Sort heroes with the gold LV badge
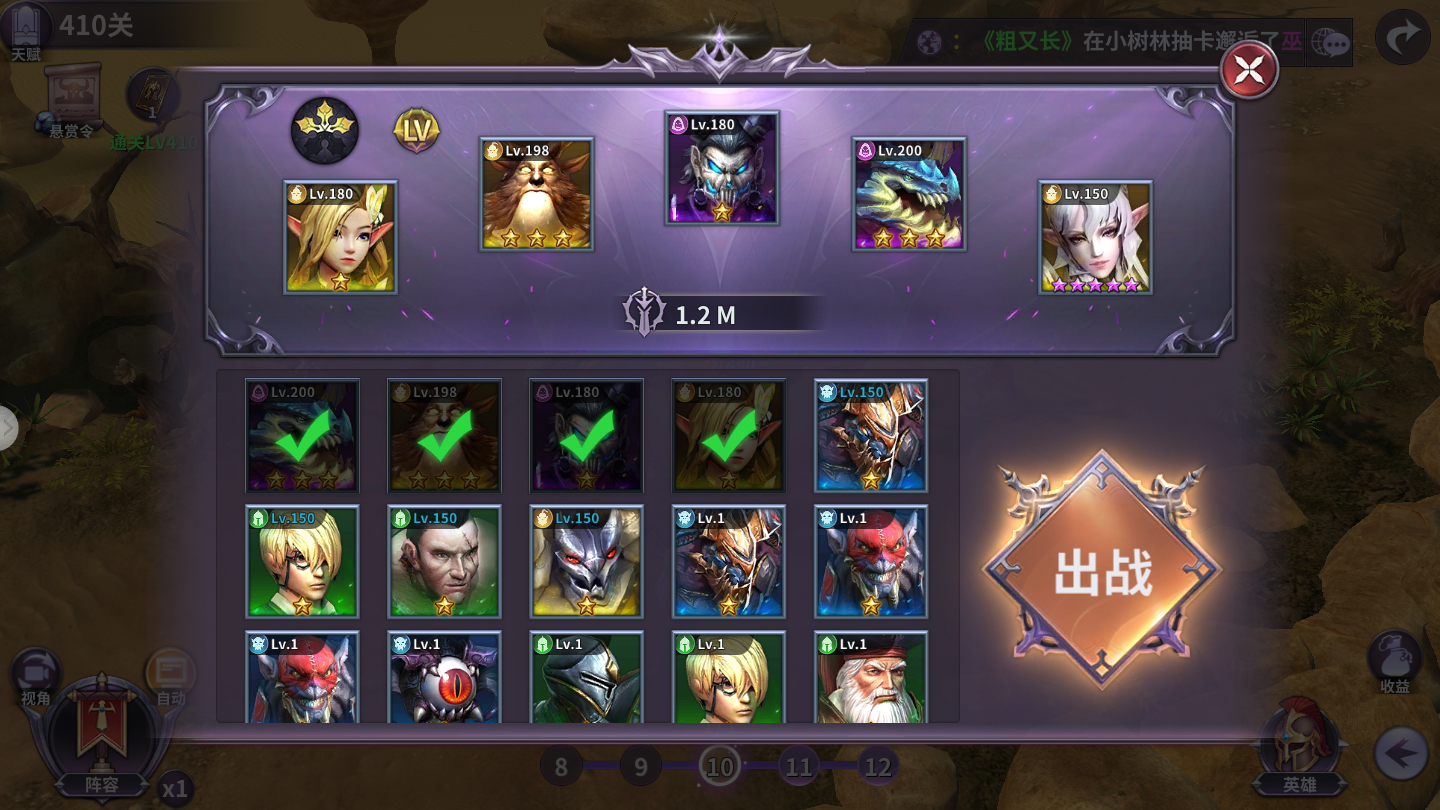This screenshot has width=1440, height=810. tap(416, 130)
